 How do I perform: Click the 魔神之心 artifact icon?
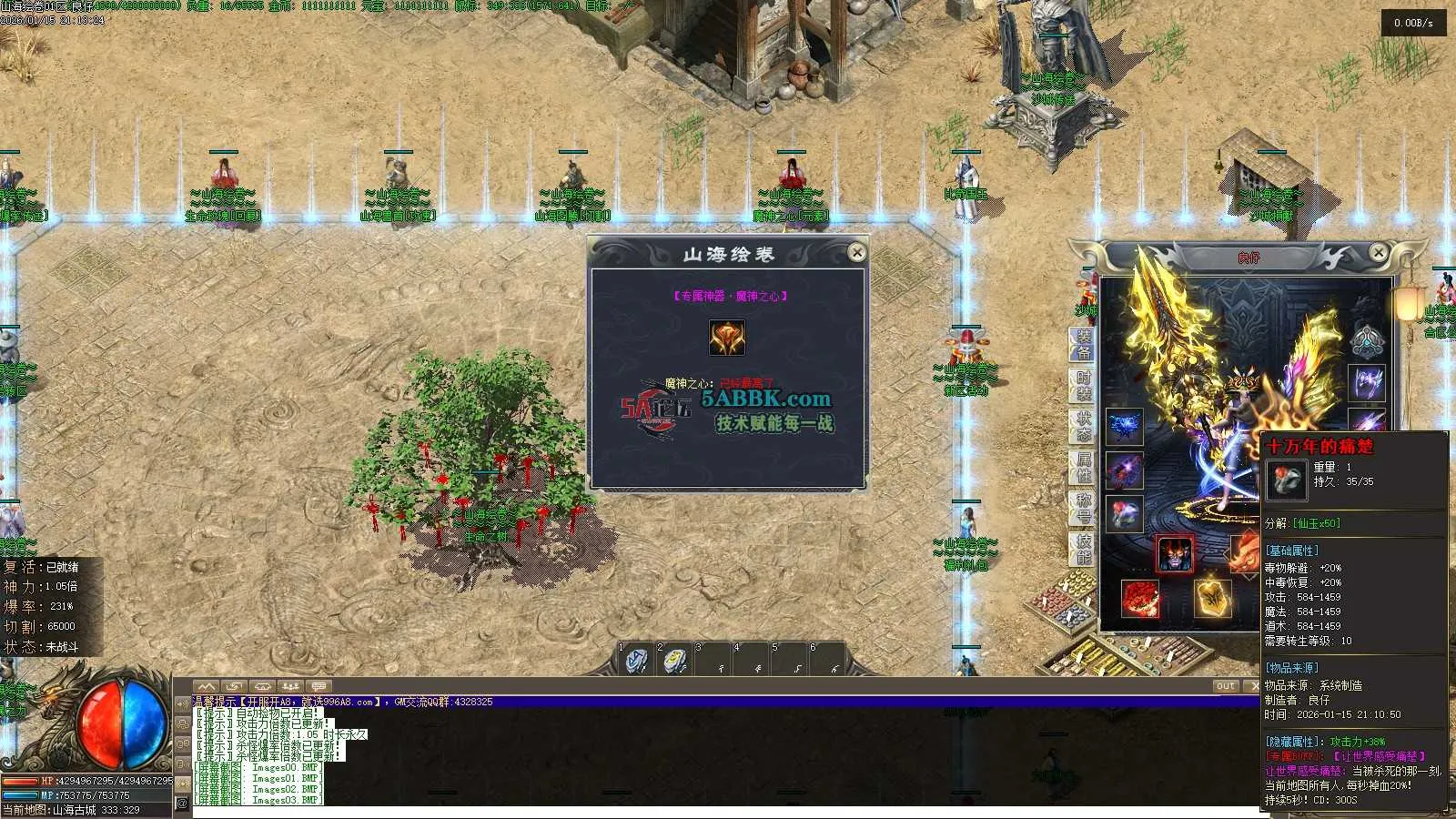tap(727, 338)
